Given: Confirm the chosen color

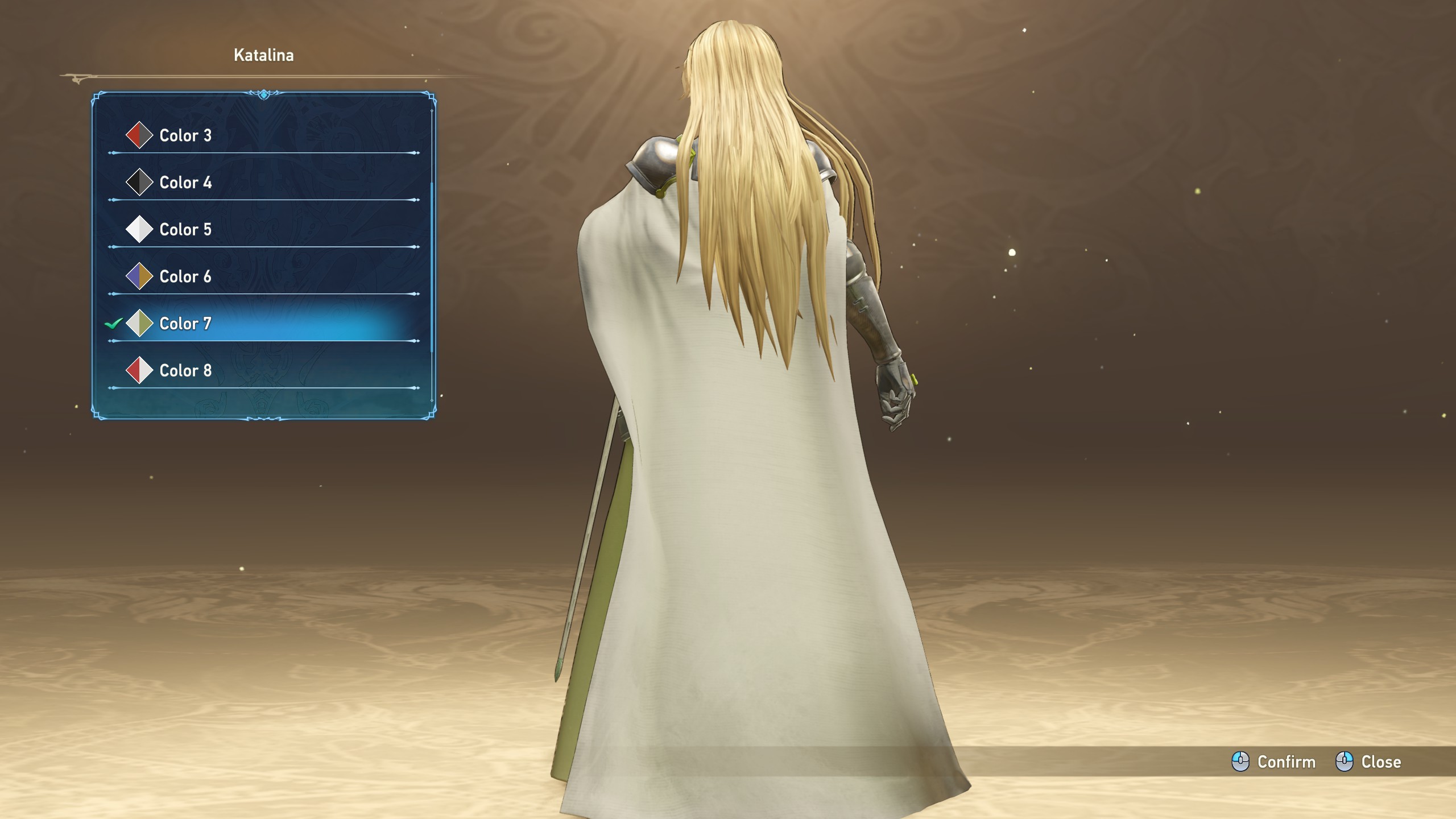Looking at the screenshot, I should click(x=1274, y=762).
